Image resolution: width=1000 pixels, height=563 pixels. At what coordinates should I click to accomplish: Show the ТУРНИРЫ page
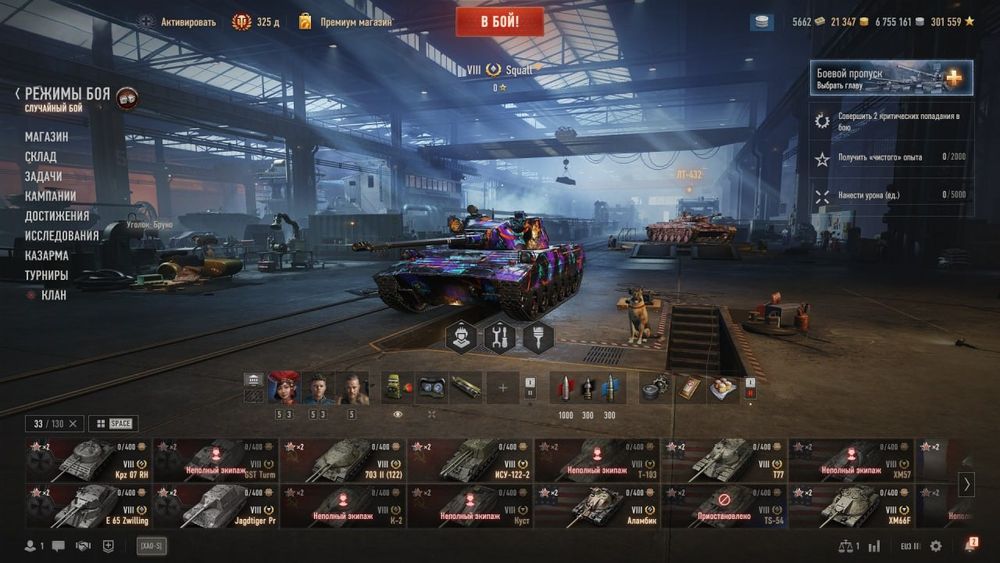(47, 275)
